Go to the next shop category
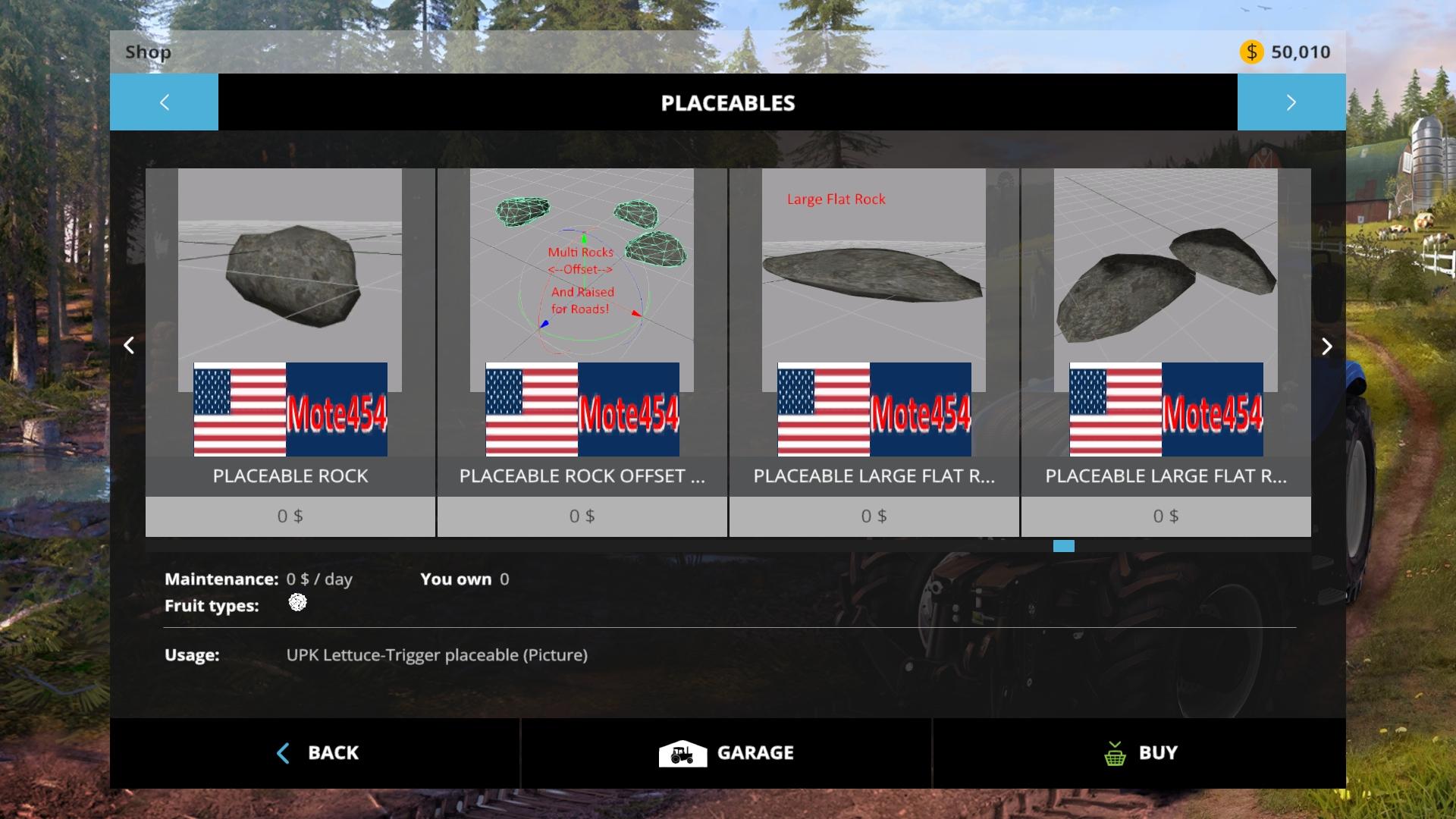 1291,102
